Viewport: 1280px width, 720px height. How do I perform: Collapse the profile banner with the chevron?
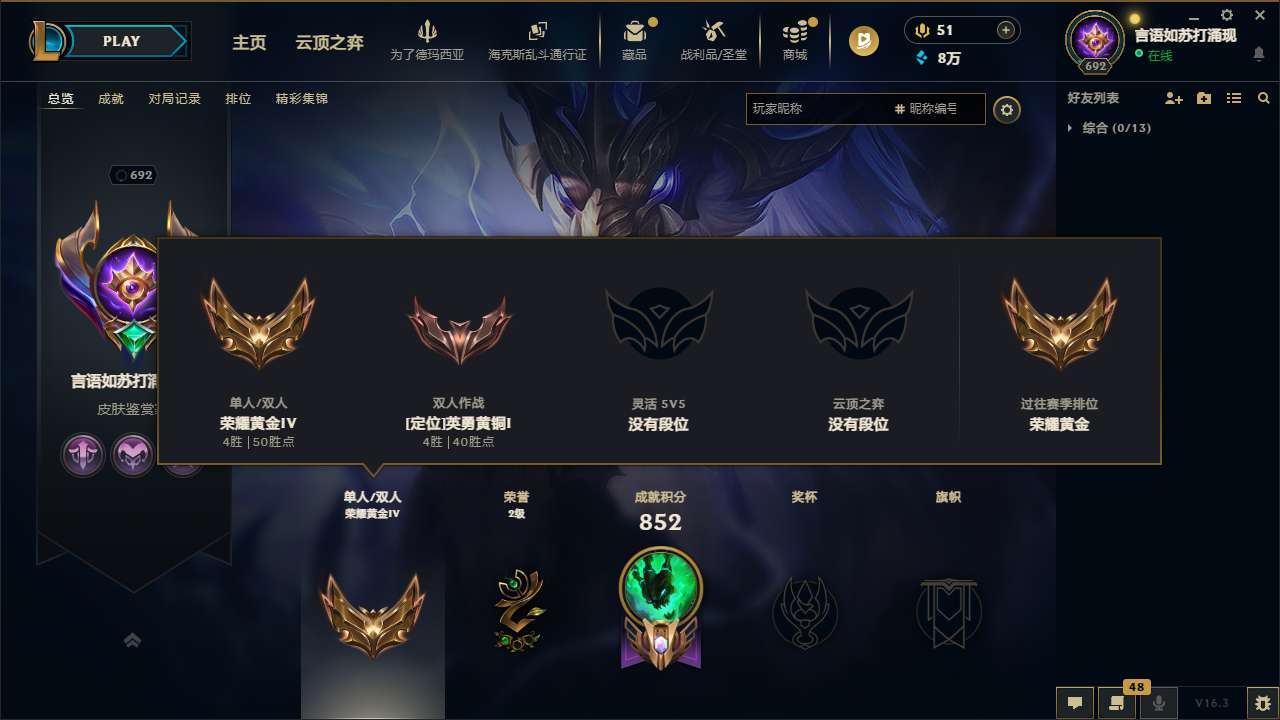point(133,640)
